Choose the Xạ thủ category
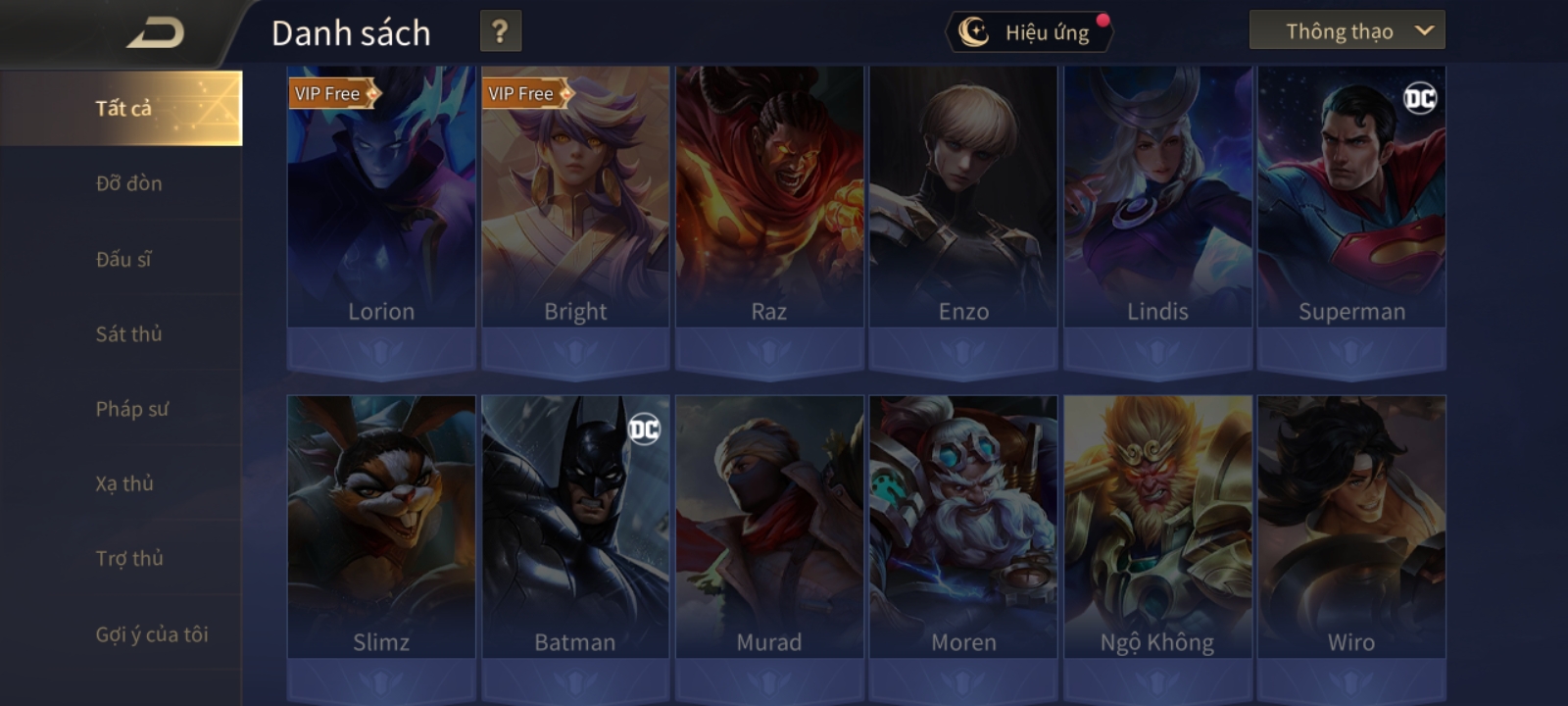The image size is (1568, 706). pyautogui.click(x=124, y=483)
